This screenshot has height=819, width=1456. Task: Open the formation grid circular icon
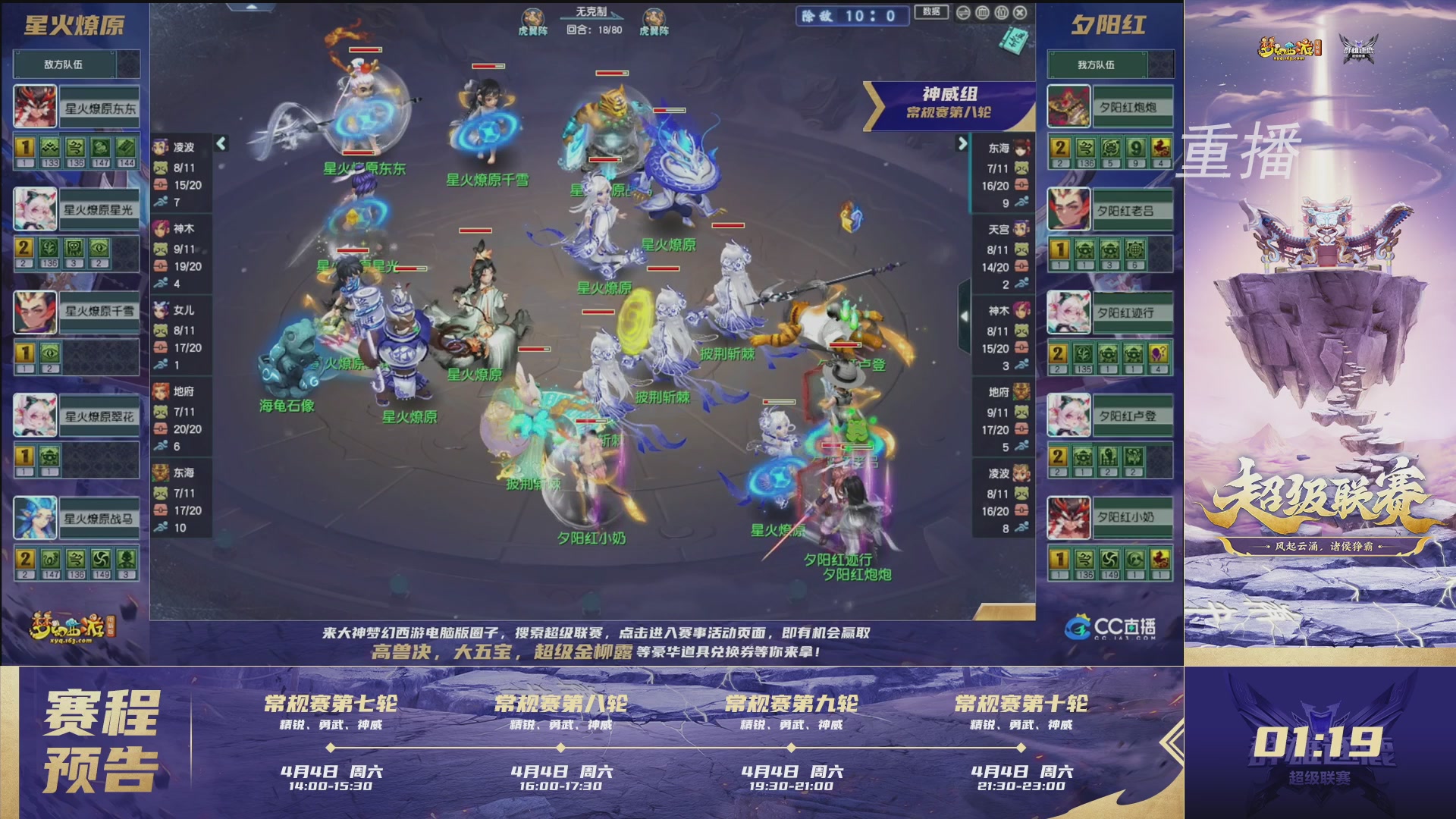coord(982,11)
